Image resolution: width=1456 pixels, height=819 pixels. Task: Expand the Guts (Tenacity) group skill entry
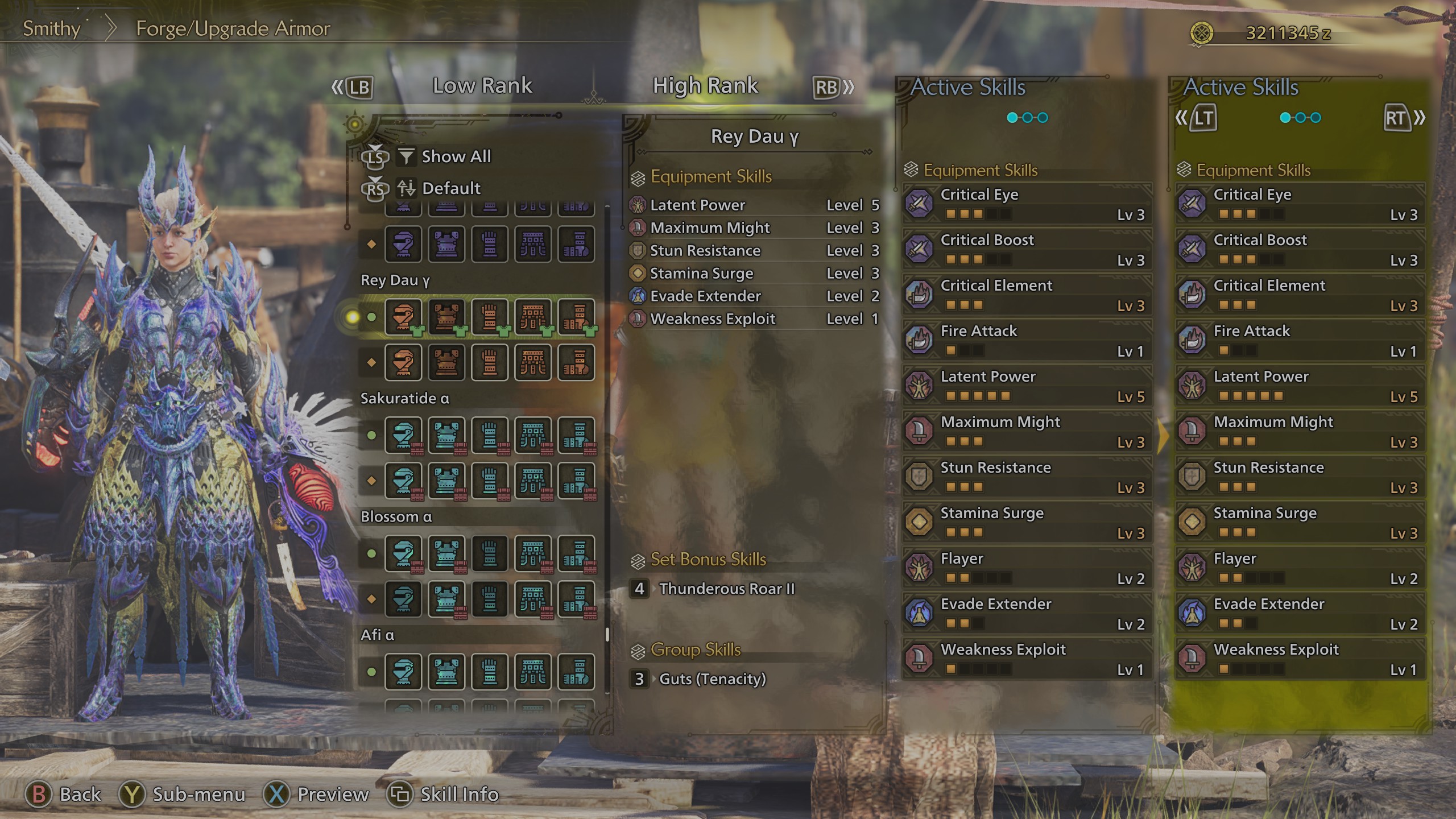[712, 679]
